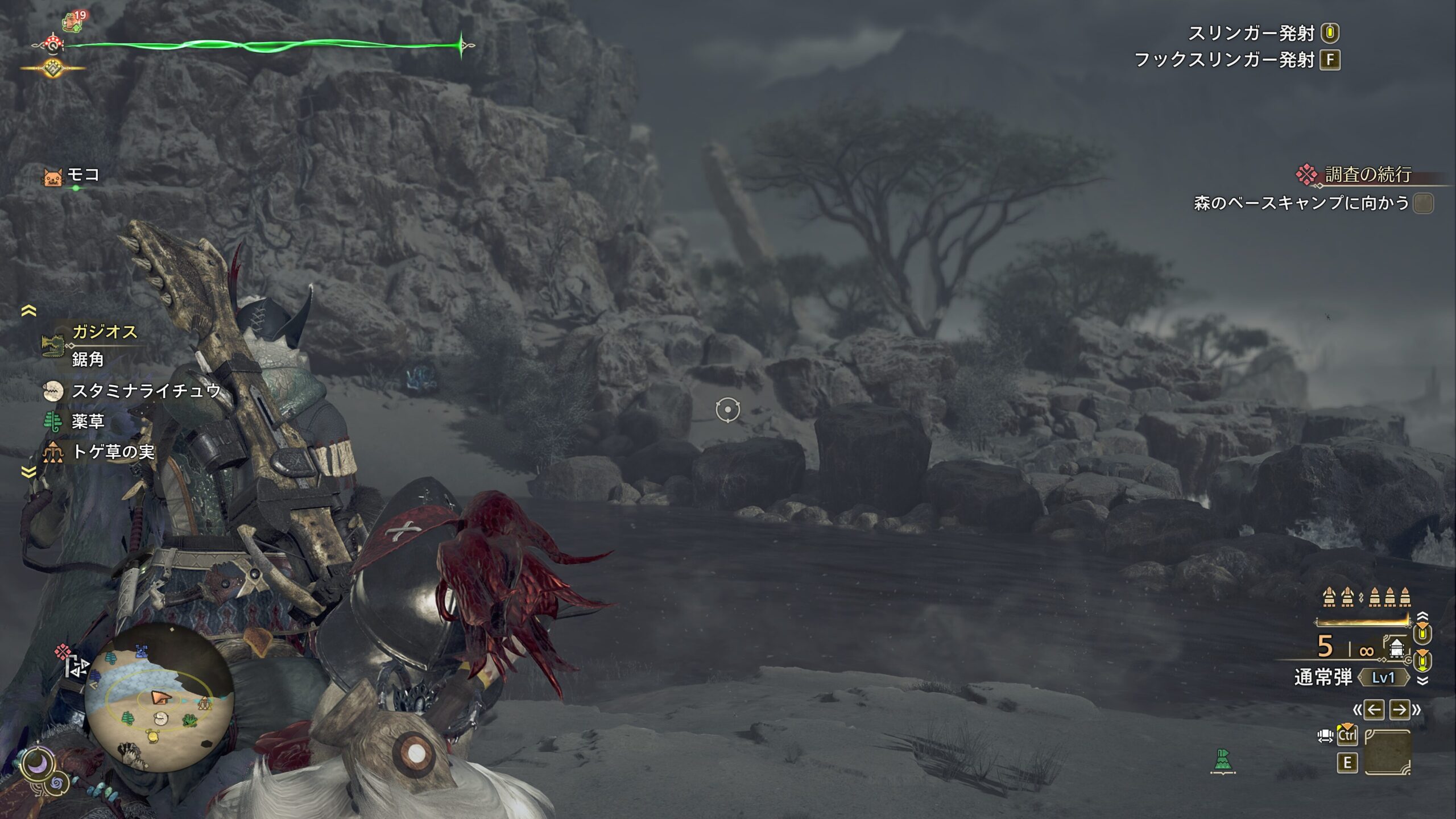Select ガジオス in the nearby targets list

[105, 332]
